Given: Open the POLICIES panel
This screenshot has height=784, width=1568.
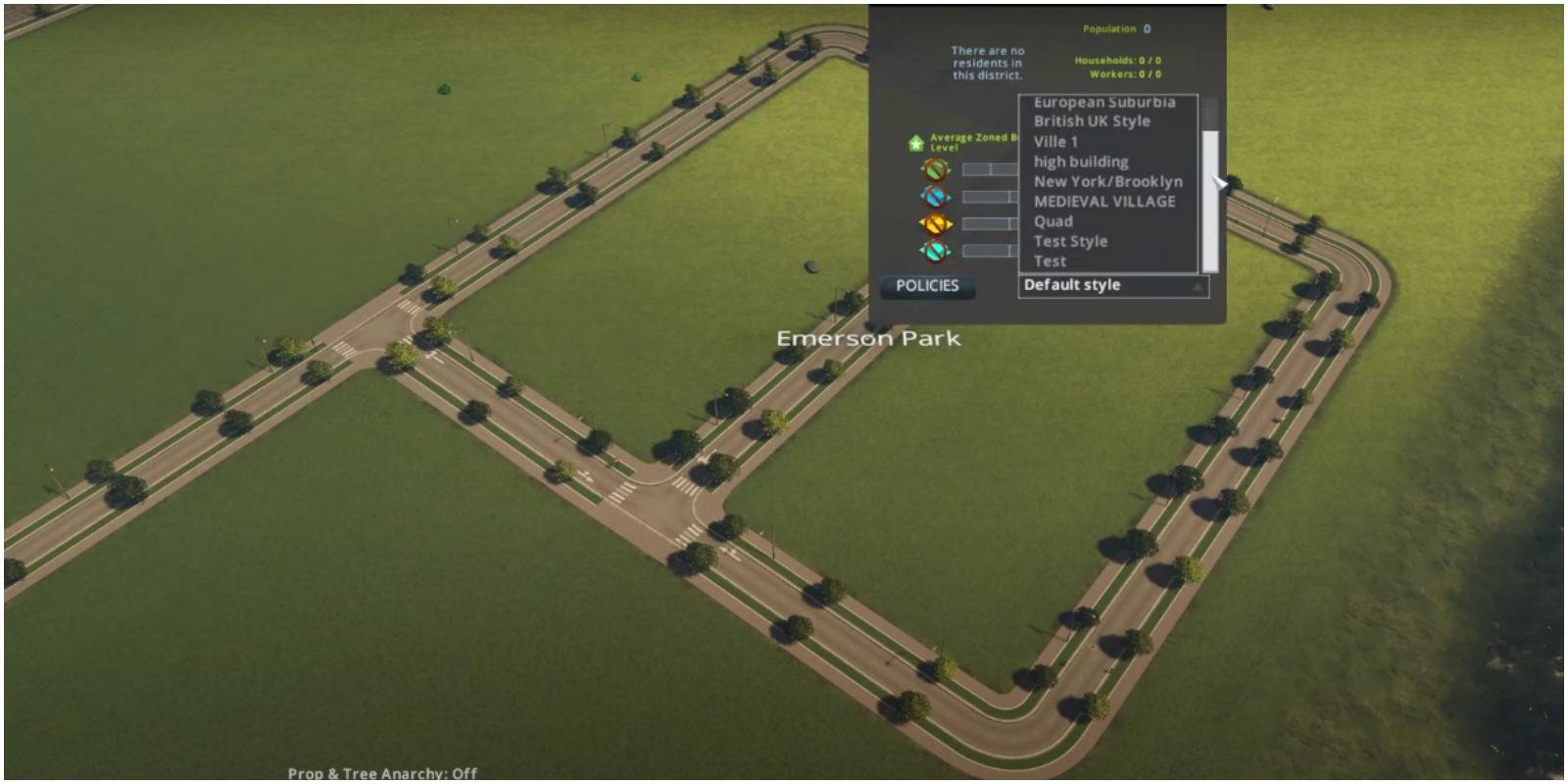Looking at the screenshot, I should click(928, 286).
